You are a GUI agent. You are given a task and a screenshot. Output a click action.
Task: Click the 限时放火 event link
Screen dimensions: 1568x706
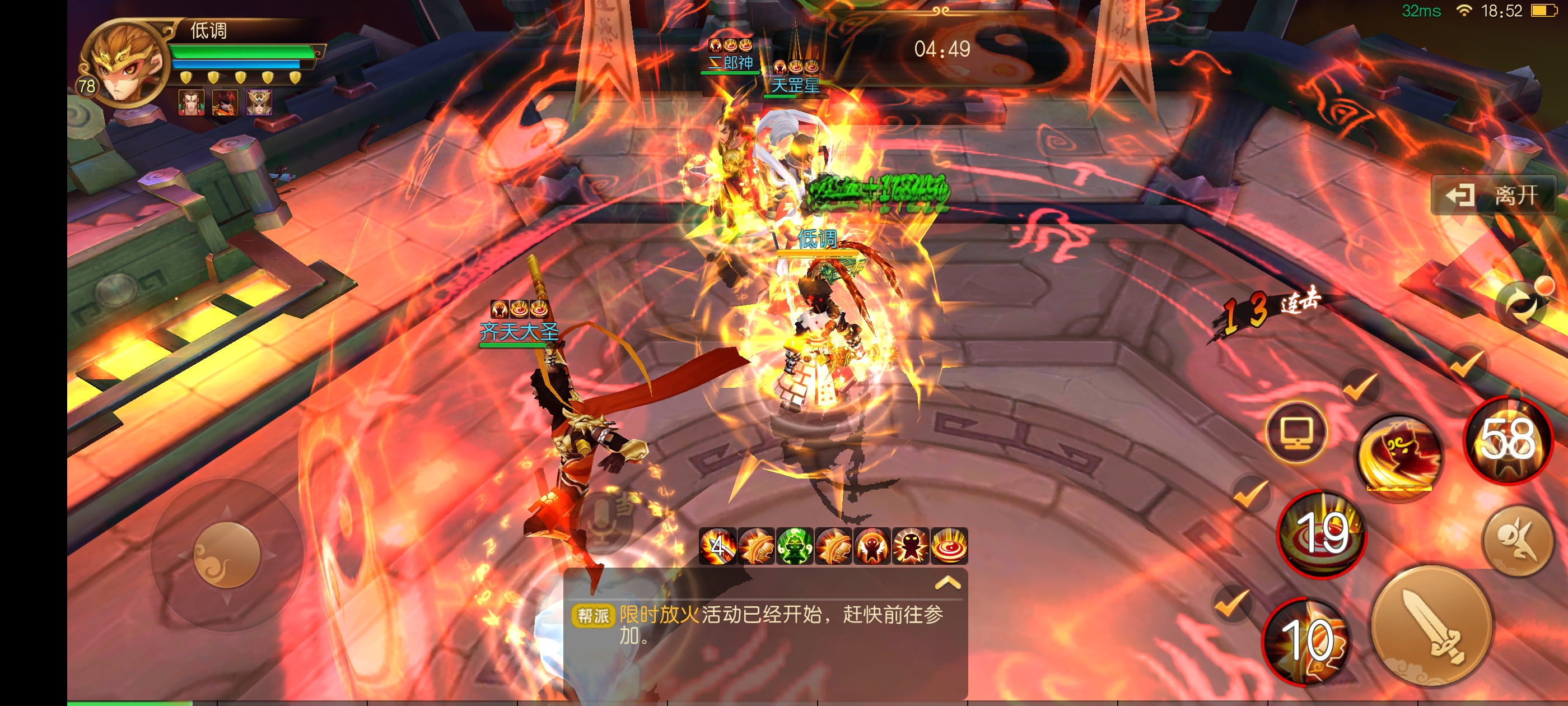(659, 615)
